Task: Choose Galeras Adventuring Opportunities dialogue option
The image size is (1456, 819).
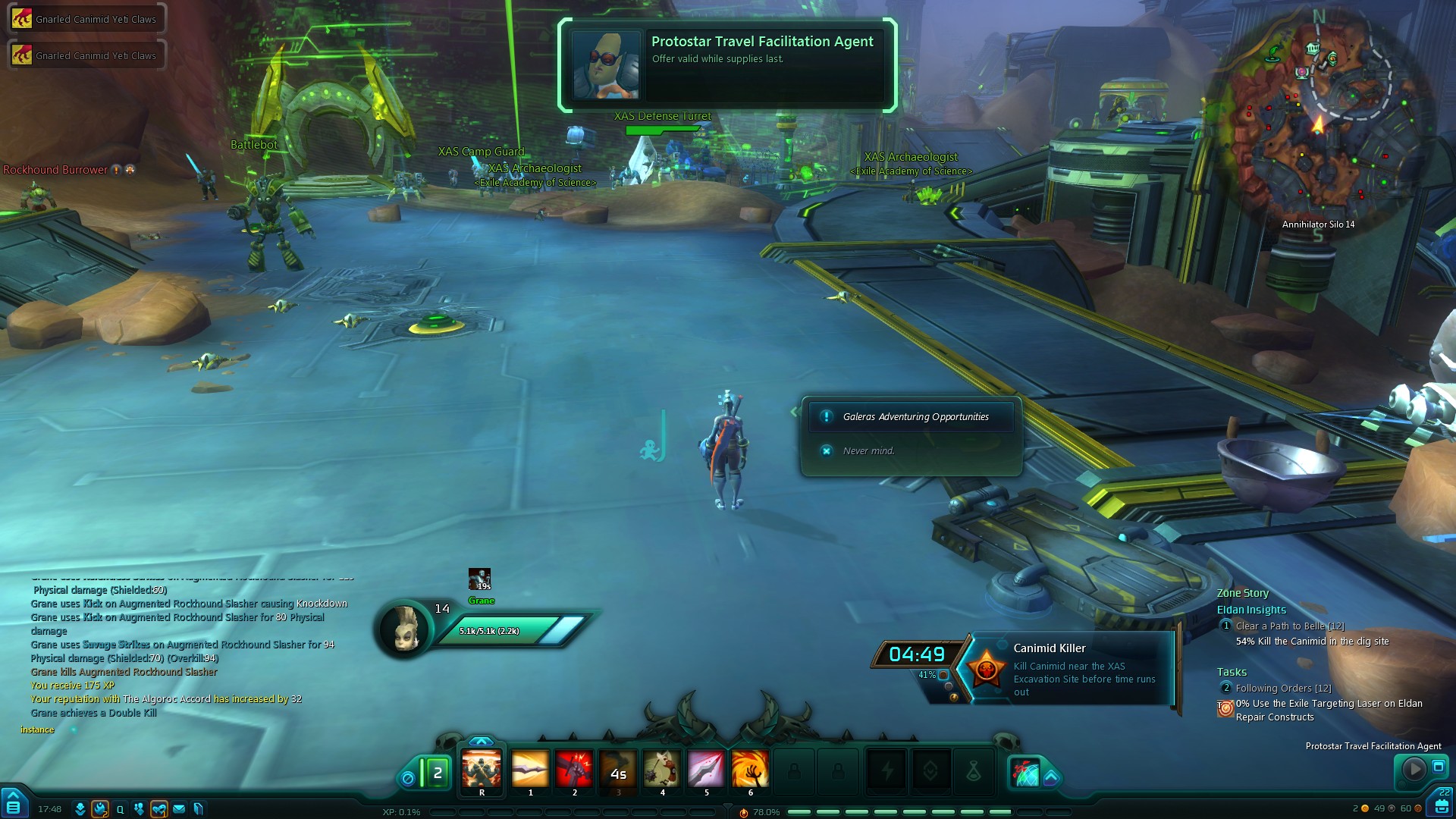Action: [x=915, y=417]
